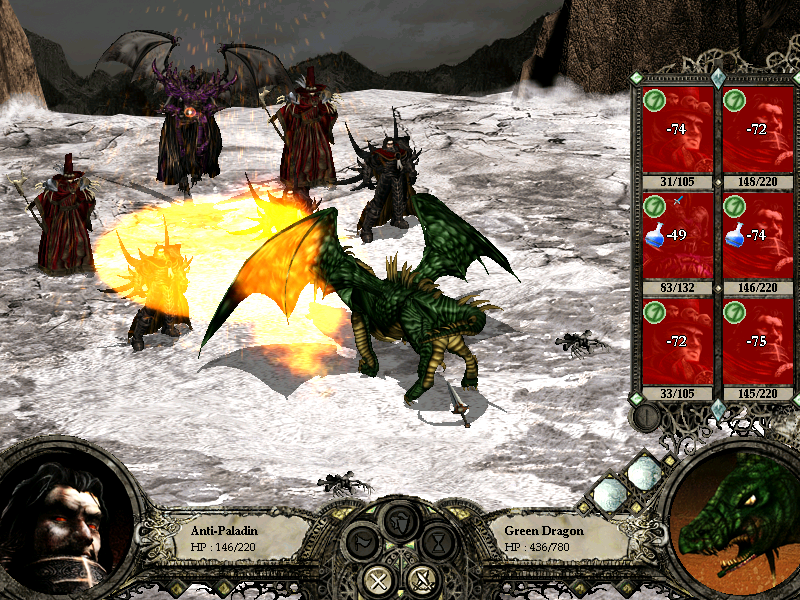The height and width of the screenshot is (600, 800).
Task: Click the round button below the unit panel
Action: click(648, 416)
